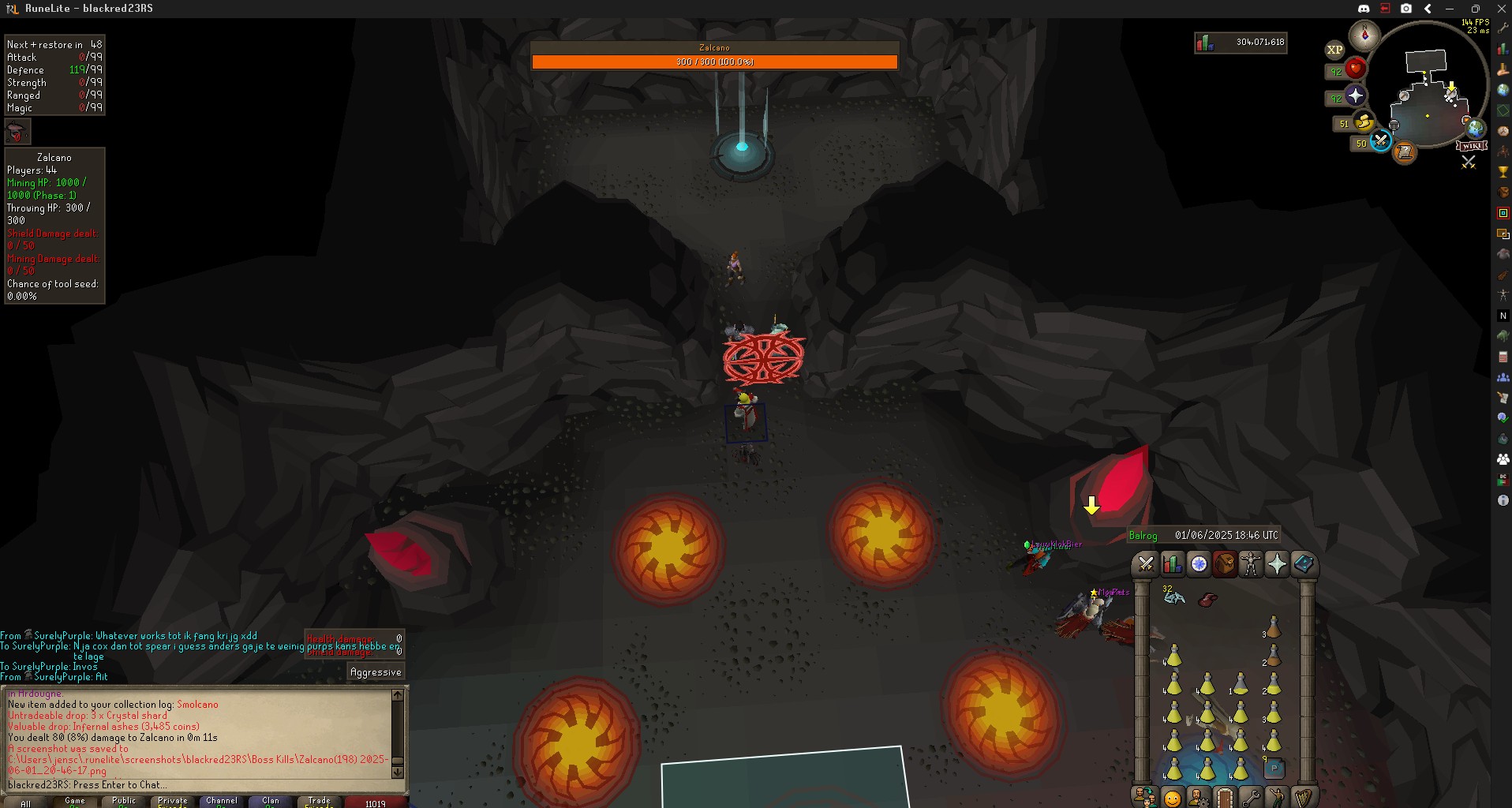Toggle the XP drops button
Viewport: 1512px width, 808px height.
pyautogui.click(x=1334, y=50)
